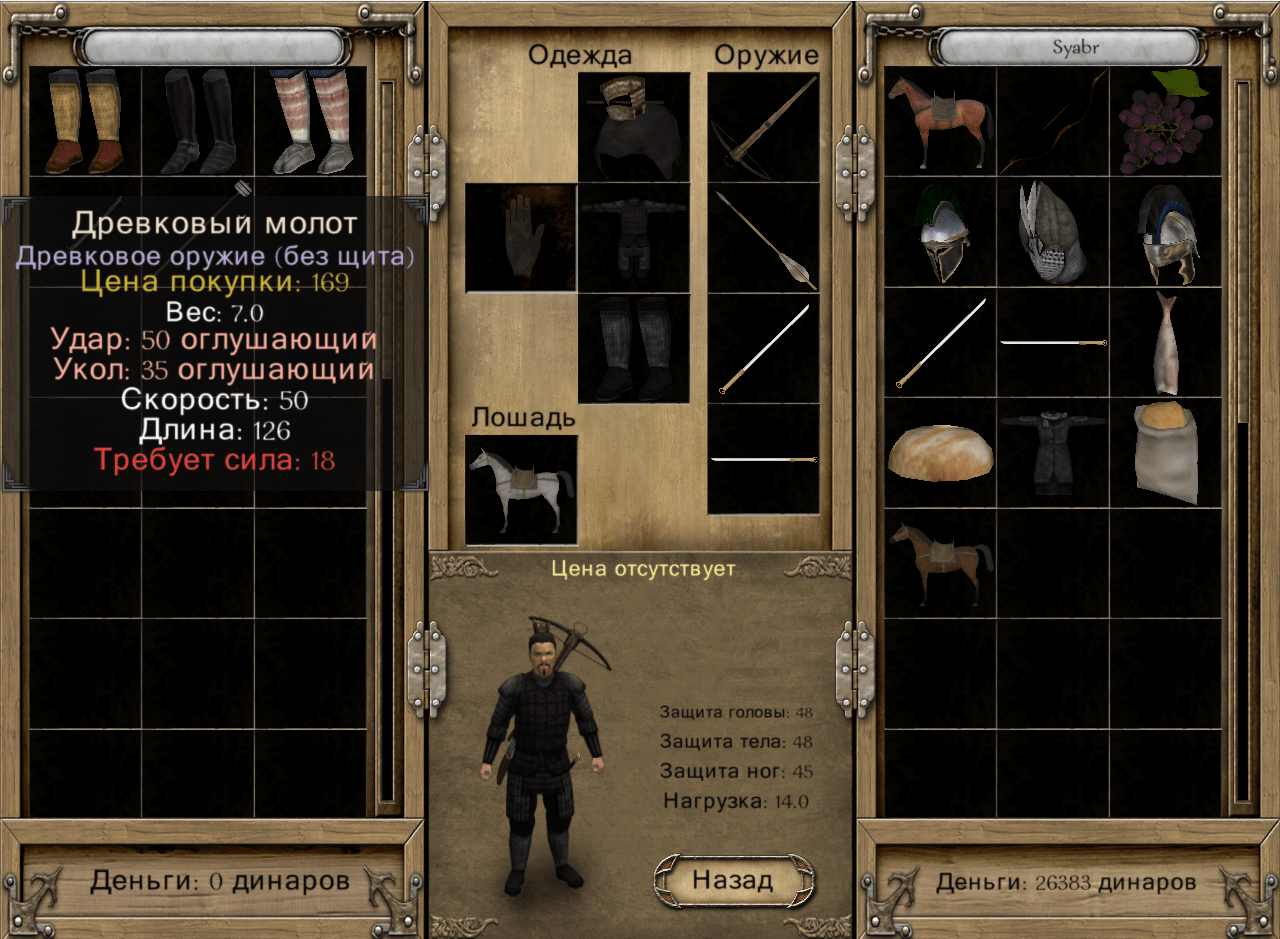The height and width of the screenshot is (939, 1280).
Task: Choose the striped leggings with grey shoes
Action: coord(311,121)
